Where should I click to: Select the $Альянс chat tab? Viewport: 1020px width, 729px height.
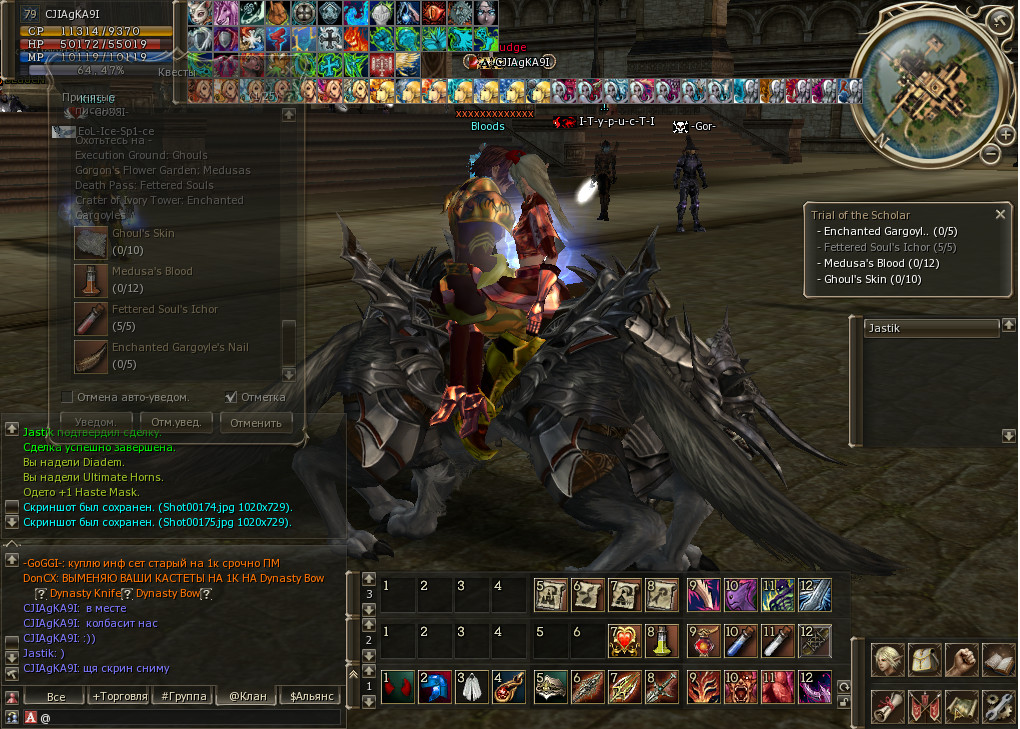tap(311, 696)
